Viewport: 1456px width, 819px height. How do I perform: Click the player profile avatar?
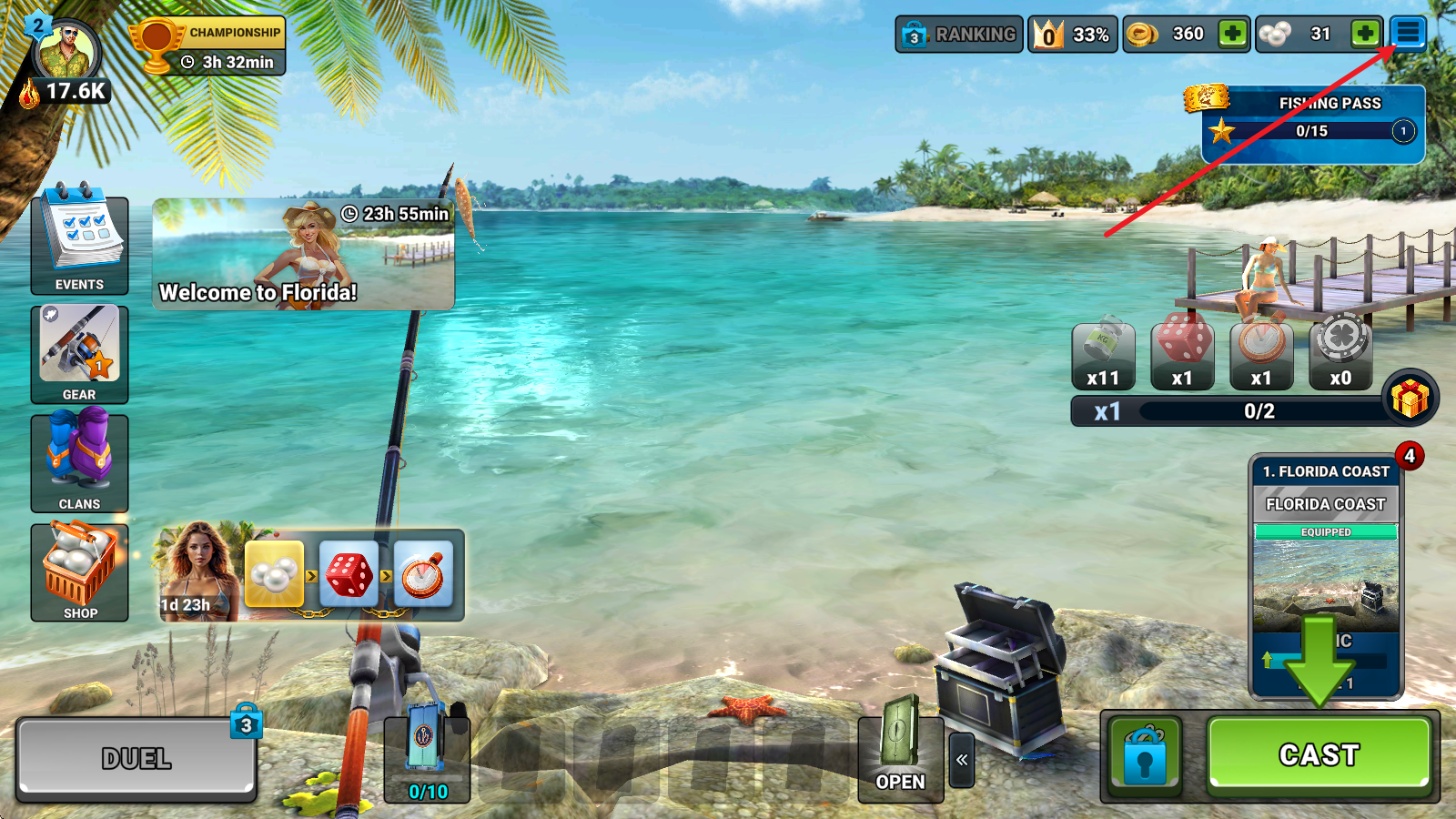click(x=66, y=53)
